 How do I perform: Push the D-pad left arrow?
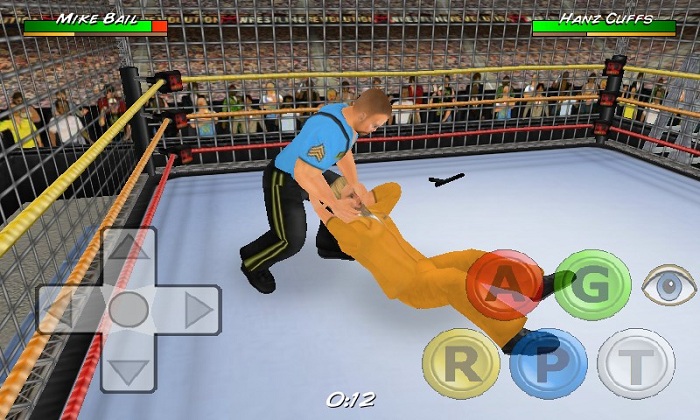click(x=66, y=310)
